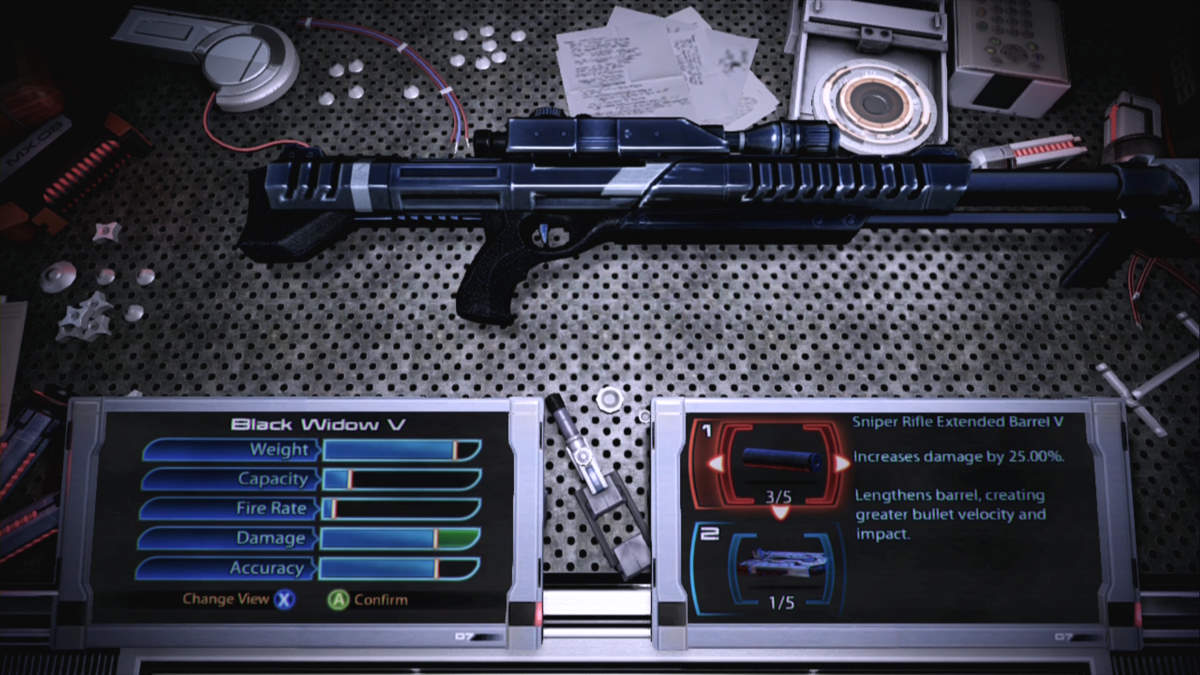The width and height of the screenshot is (1200, 675).
Task: Click the down arrow below mod slot 1
Action: [781, 511]
